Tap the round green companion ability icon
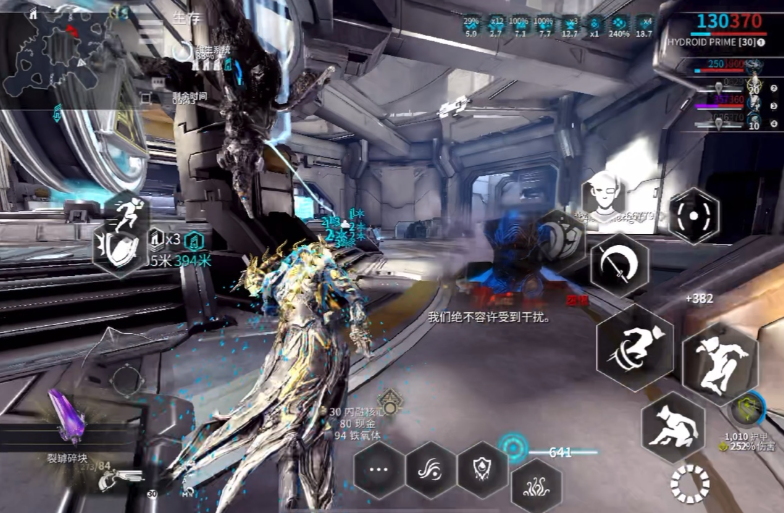The image size is (784, 513). pos(743,408)
